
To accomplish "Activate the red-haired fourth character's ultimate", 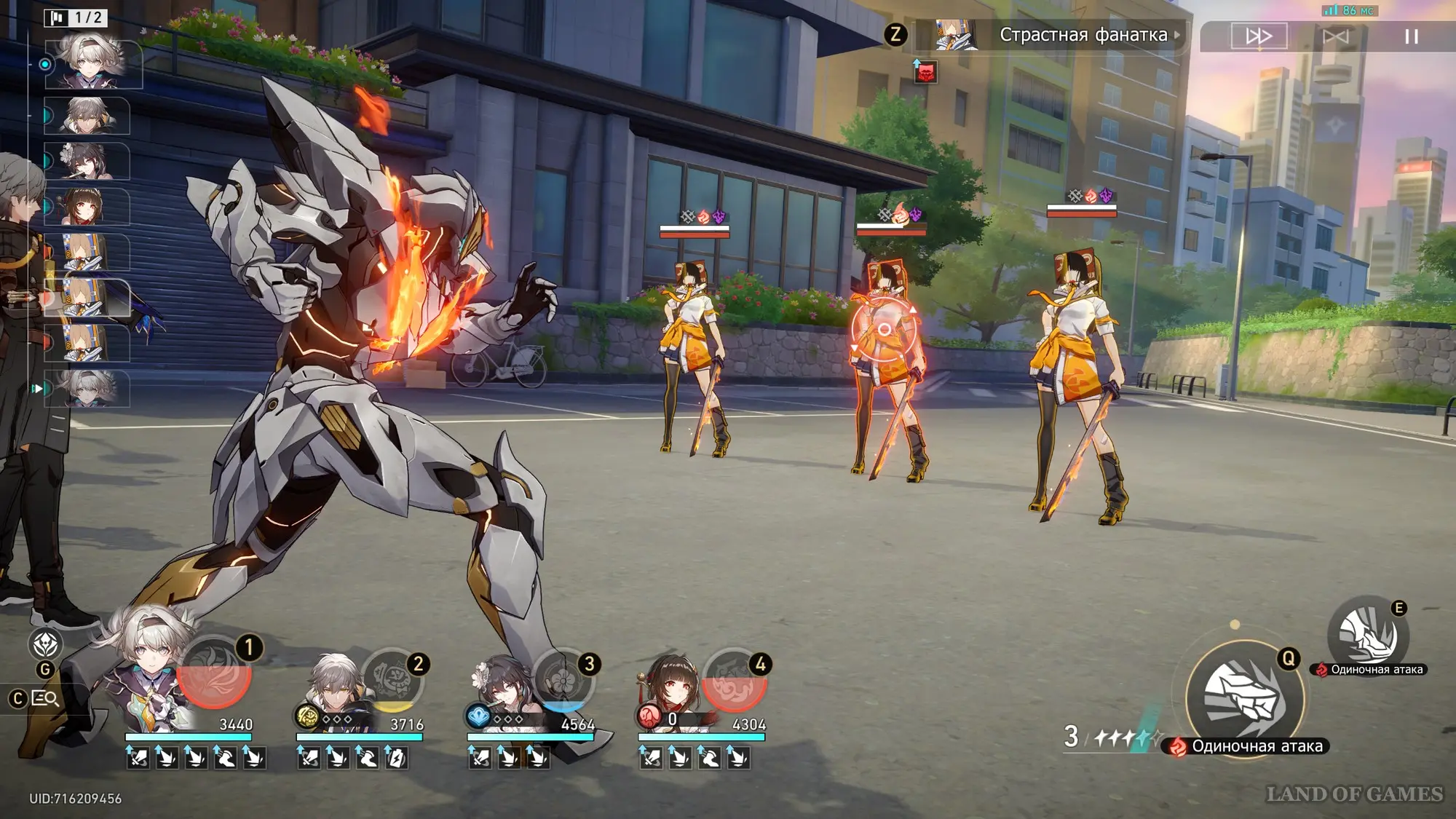I will click(x=734, y=679).
